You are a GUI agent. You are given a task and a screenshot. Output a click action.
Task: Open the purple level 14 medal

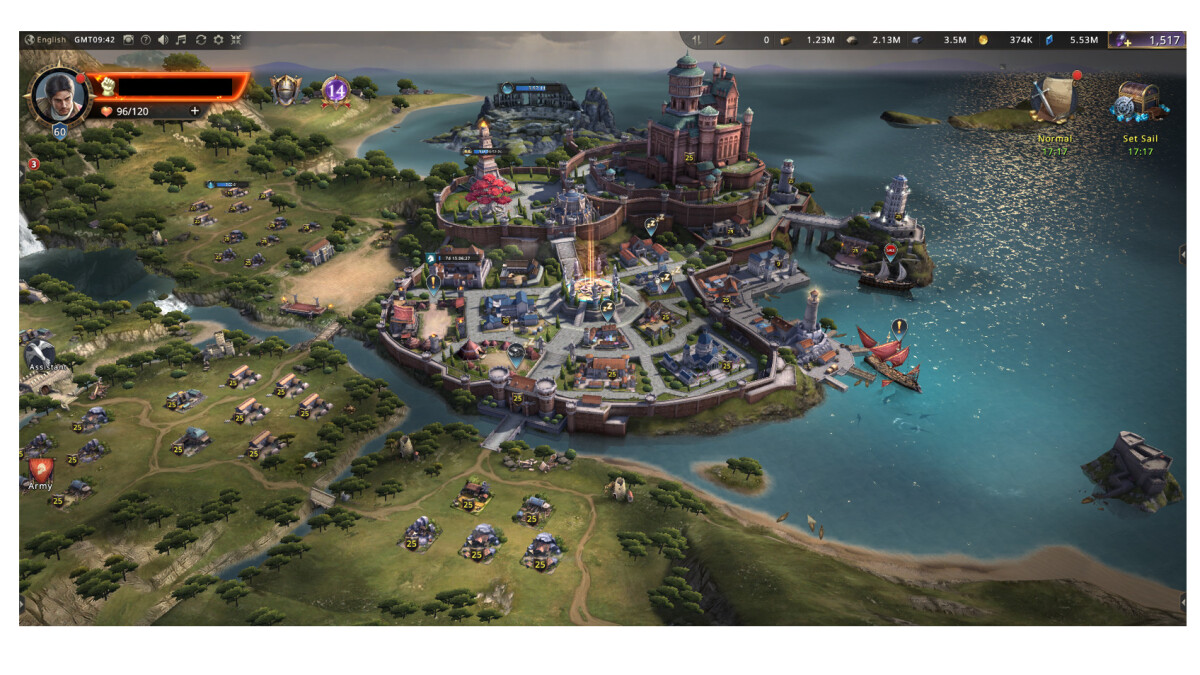[335, 91]
